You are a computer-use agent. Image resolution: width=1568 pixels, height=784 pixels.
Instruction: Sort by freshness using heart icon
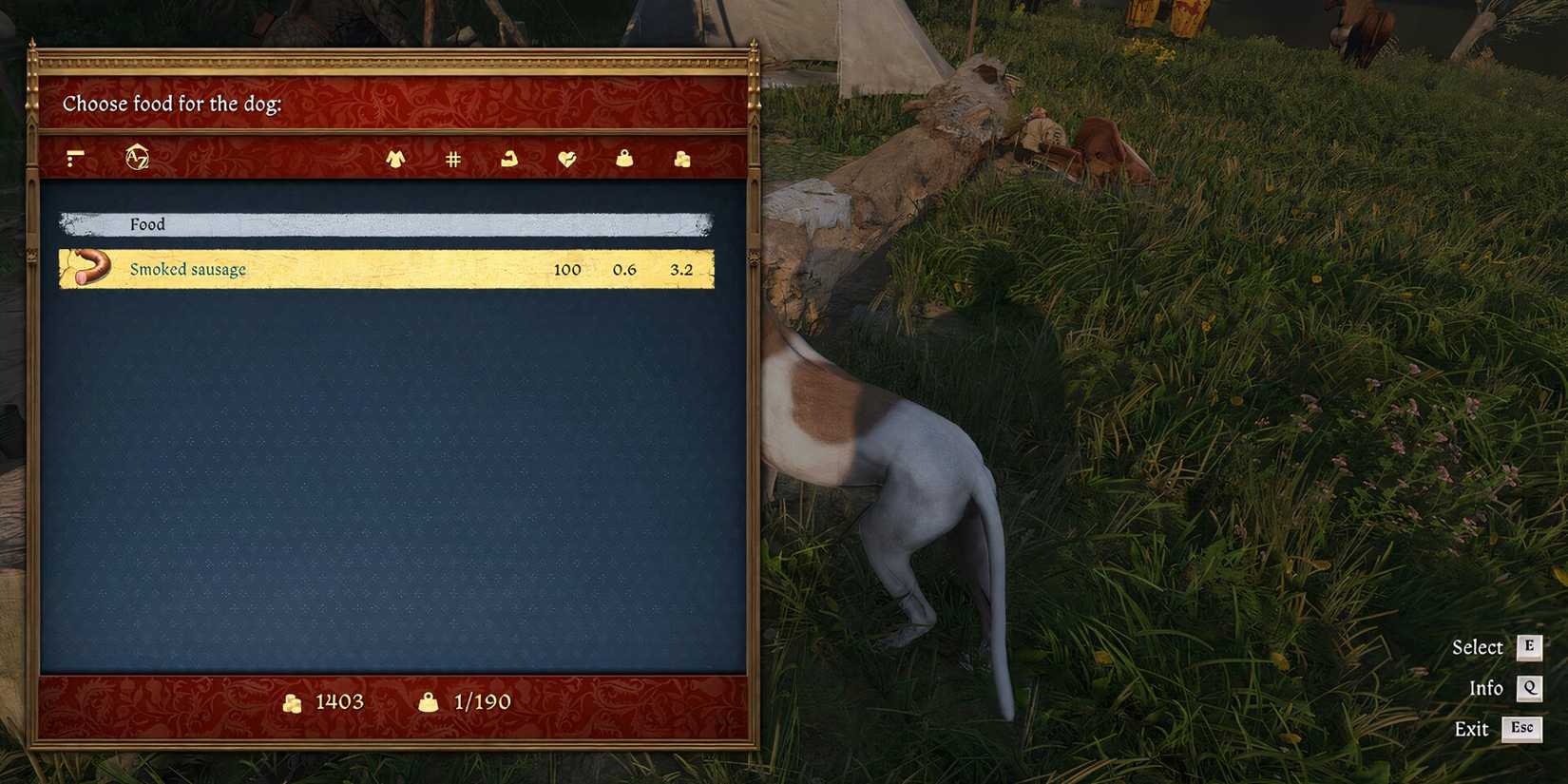[x=565, y=158]
